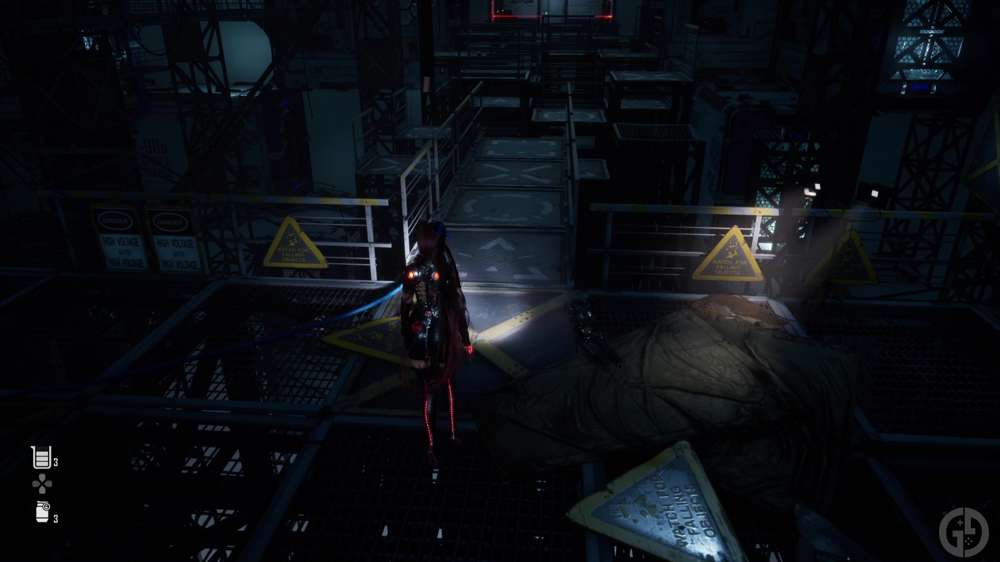This screenshot has width=1000, height=562.
Task: Select the grenade canister item icon
Action: point(42,512)
